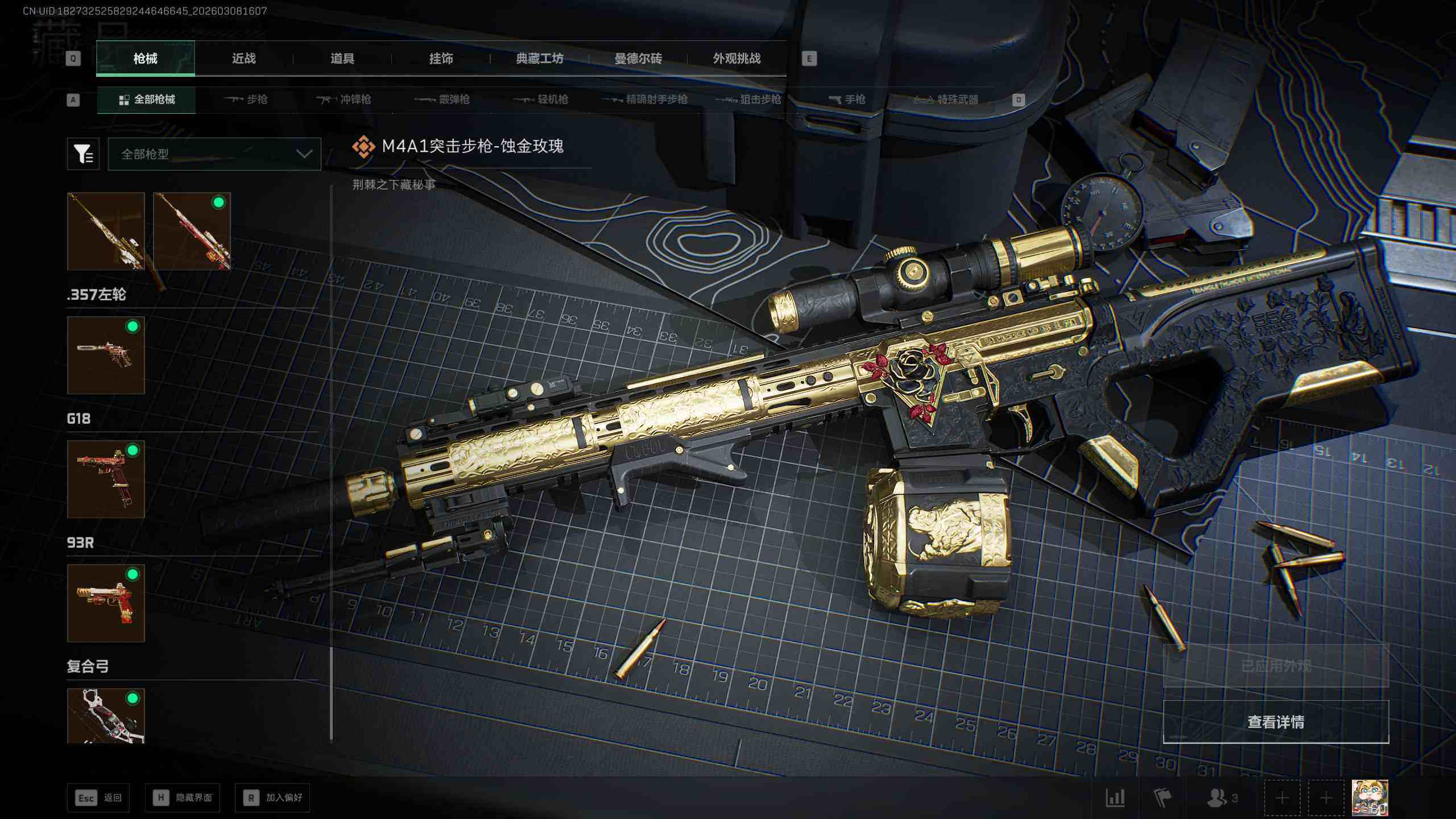Click the funnel filter icon button

click(x=83, y=154)
